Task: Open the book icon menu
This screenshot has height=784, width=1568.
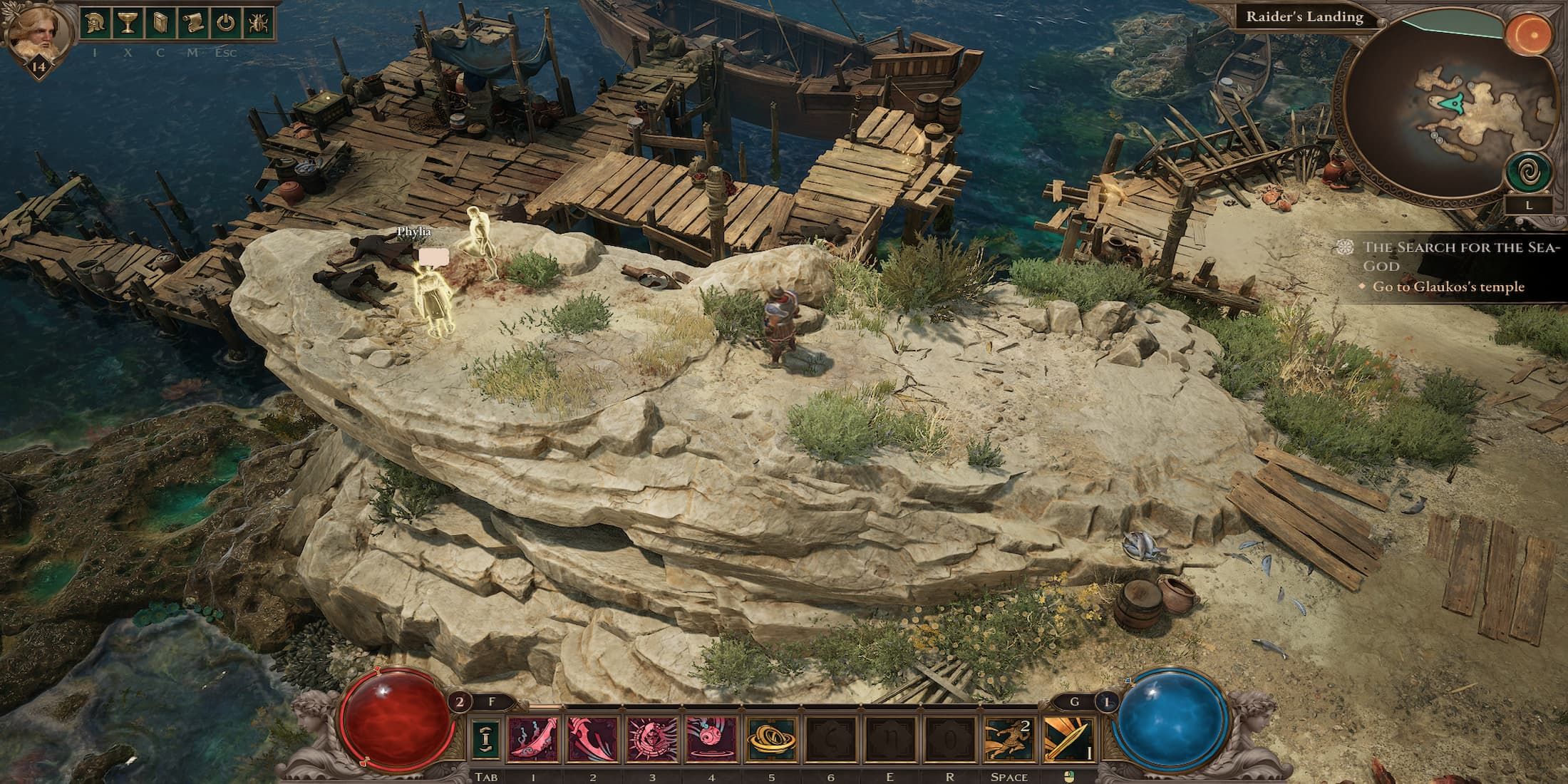Action: point(160,24)
